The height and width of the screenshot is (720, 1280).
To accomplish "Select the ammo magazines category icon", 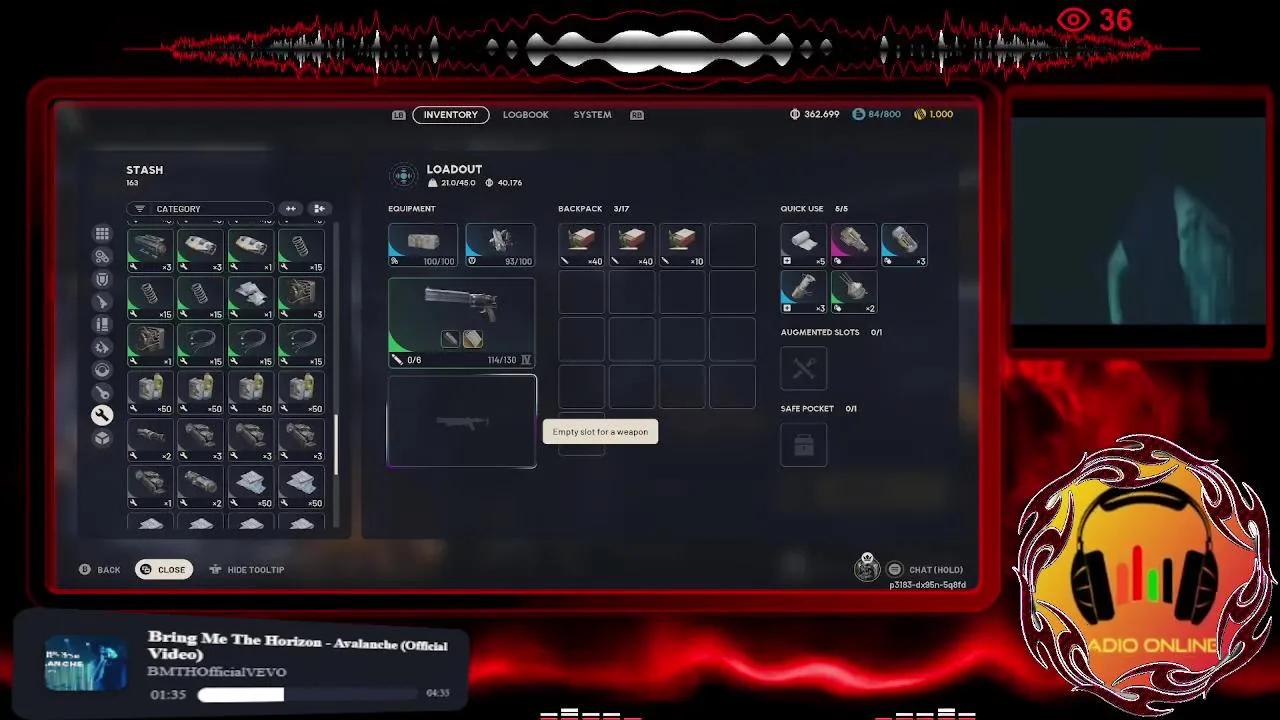I will click(x=102, y=324).
